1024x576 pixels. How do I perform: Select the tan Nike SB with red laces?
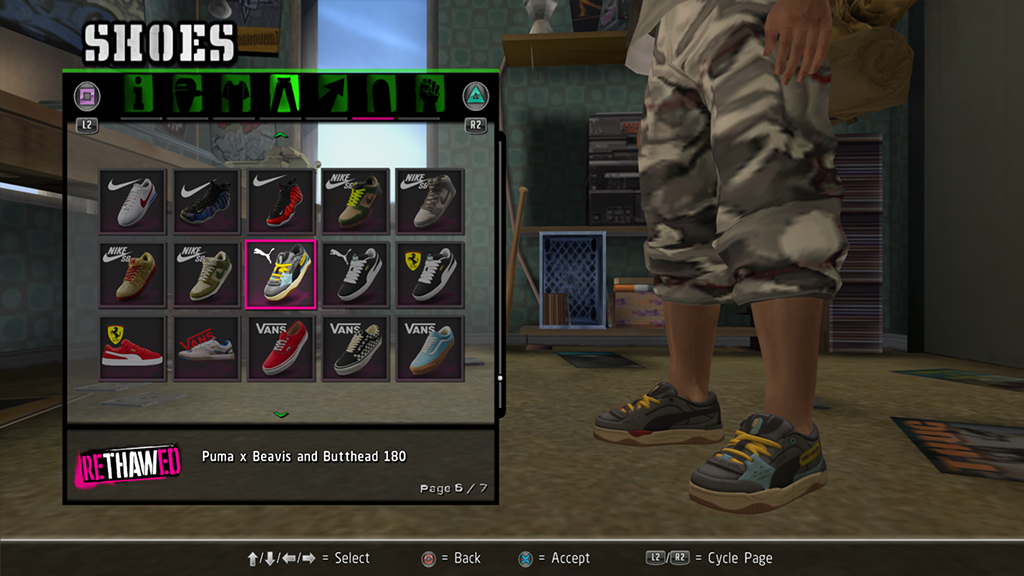click(x=132, y=274)
